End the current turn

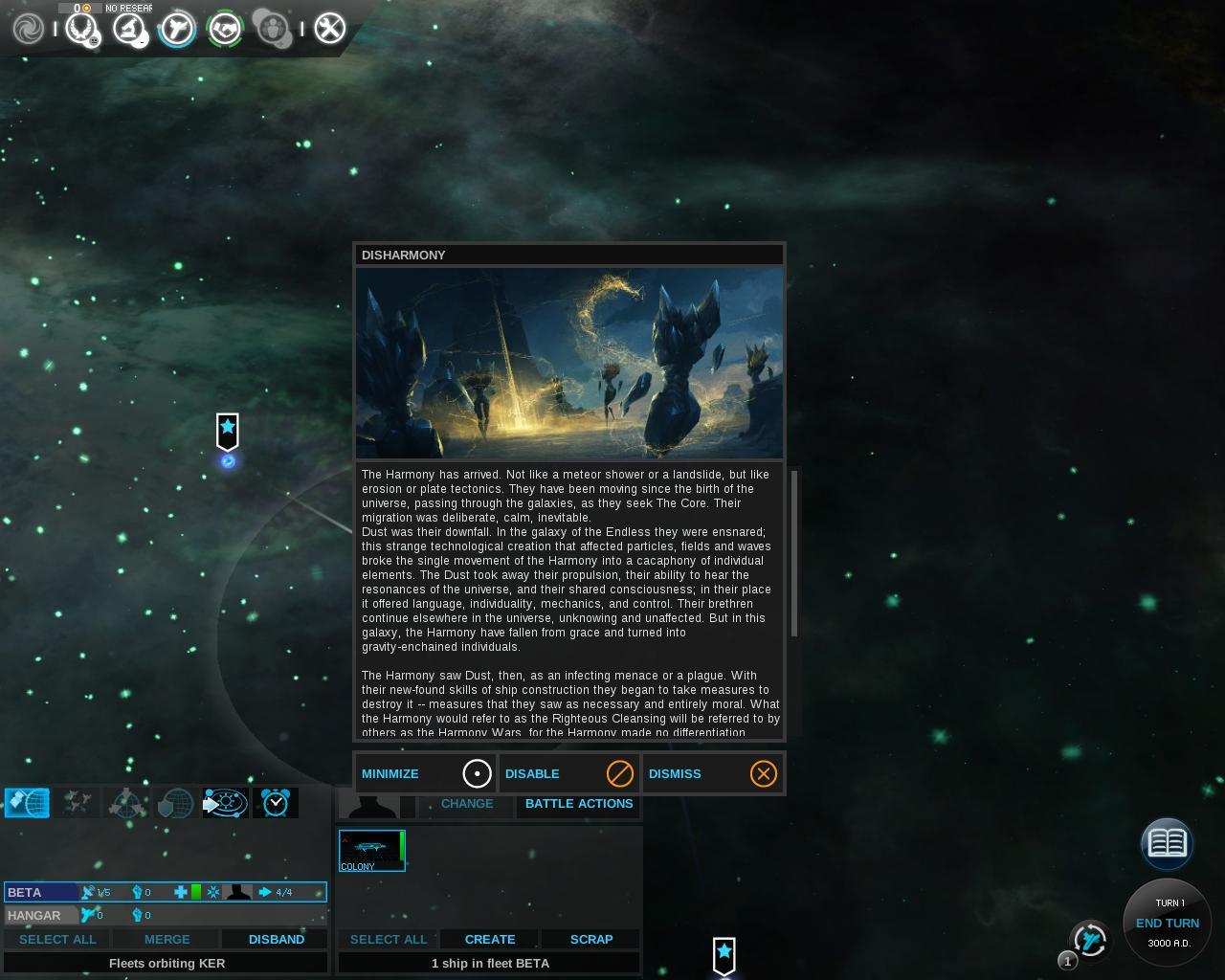click(1167, 923)
